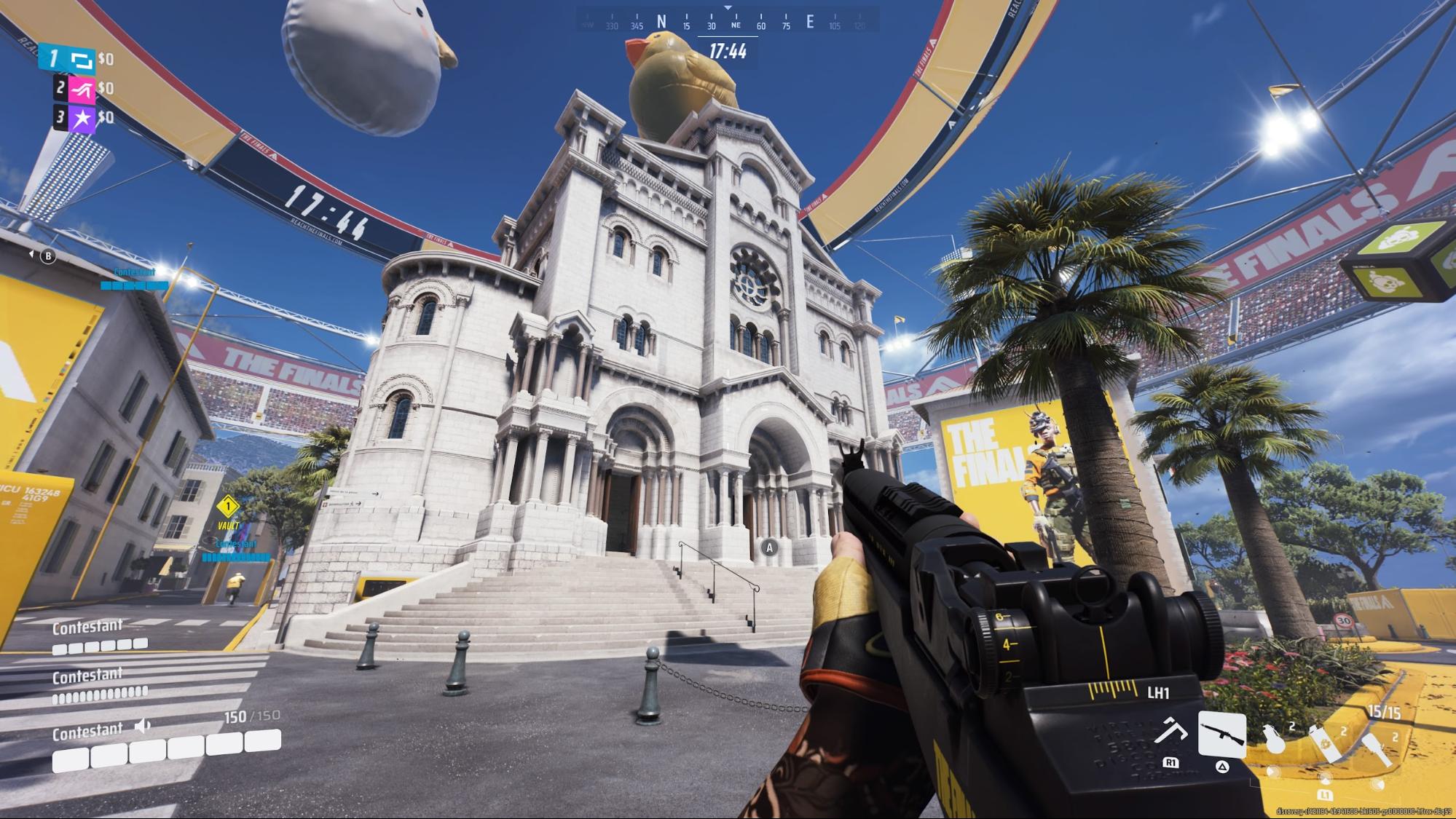Click the objective B off-screen marker
The width and height of the screenshot is (1456, 819).
(48, 256)
